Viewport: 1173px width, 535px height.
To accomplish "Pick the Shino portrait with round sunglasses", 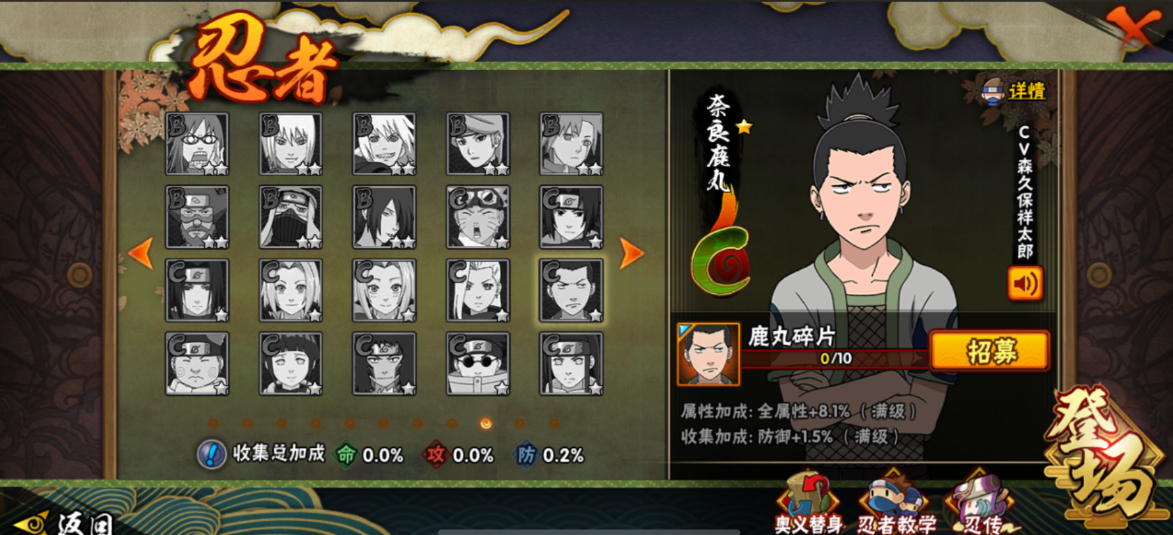I will (478, 364).
